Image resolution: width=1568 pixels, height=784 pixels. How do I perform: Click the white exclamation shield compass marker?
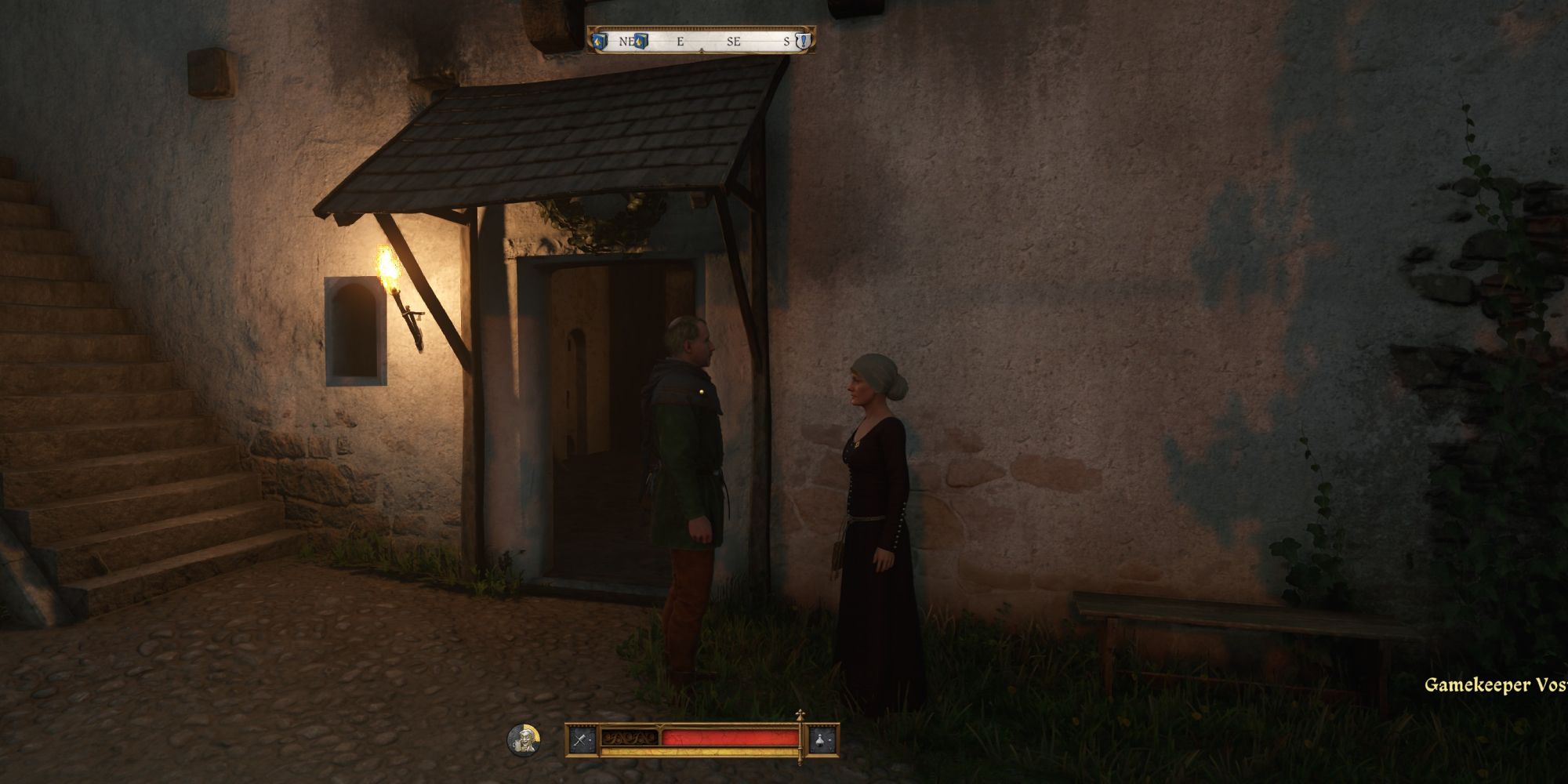[x=801, y=42]
